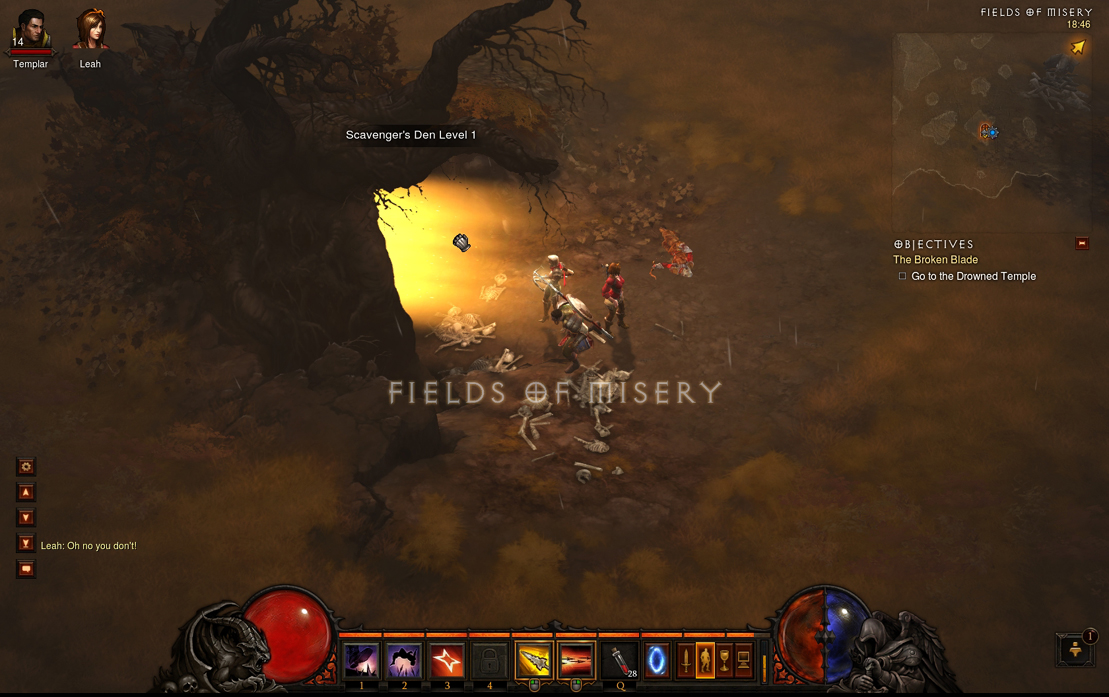Open the game menu computer icon
Viewport: 1109px width, 697px height.
click(x=743, y=661)
